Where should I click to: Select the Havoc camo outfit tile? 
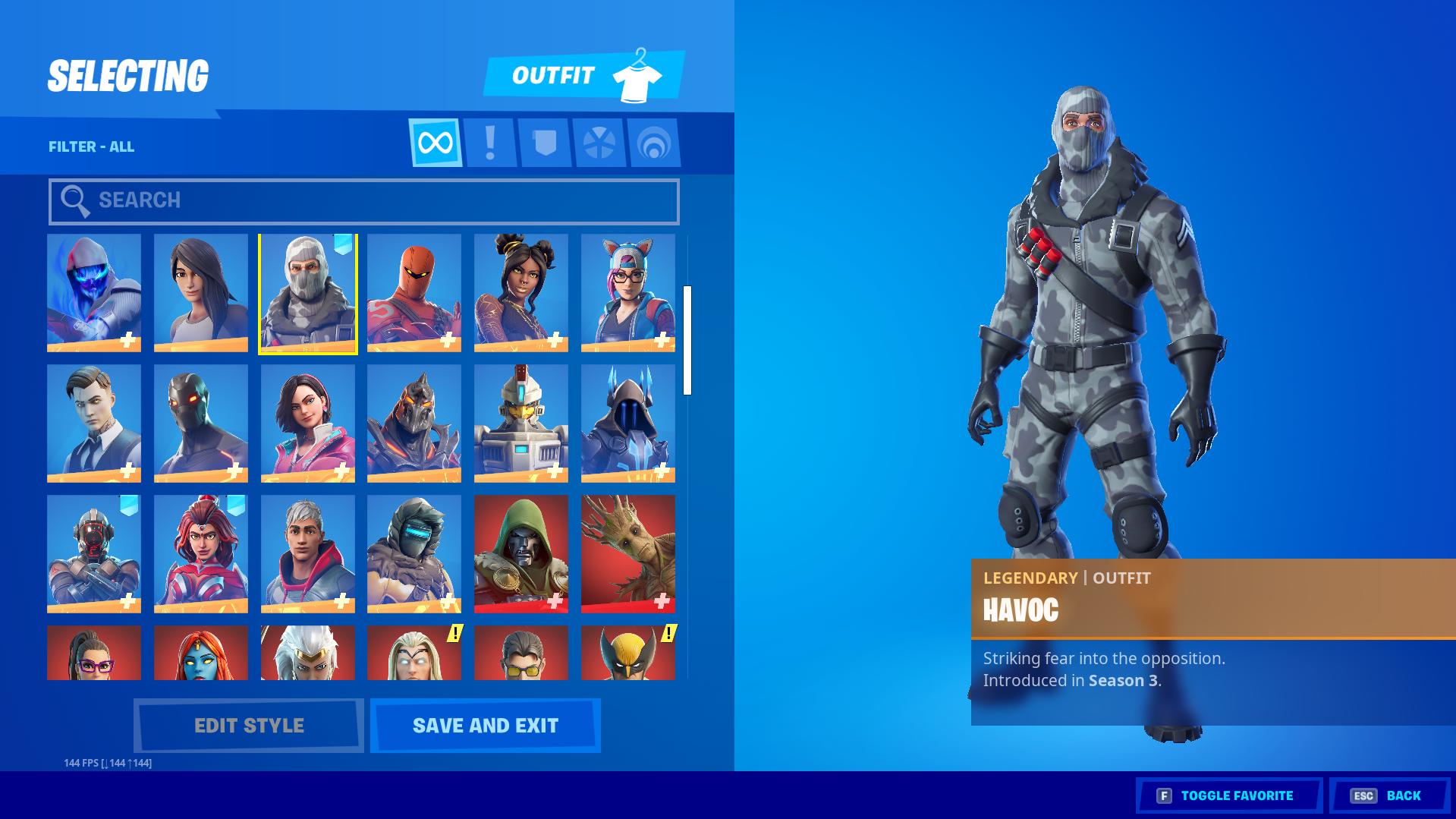click(x=307, y=293)
